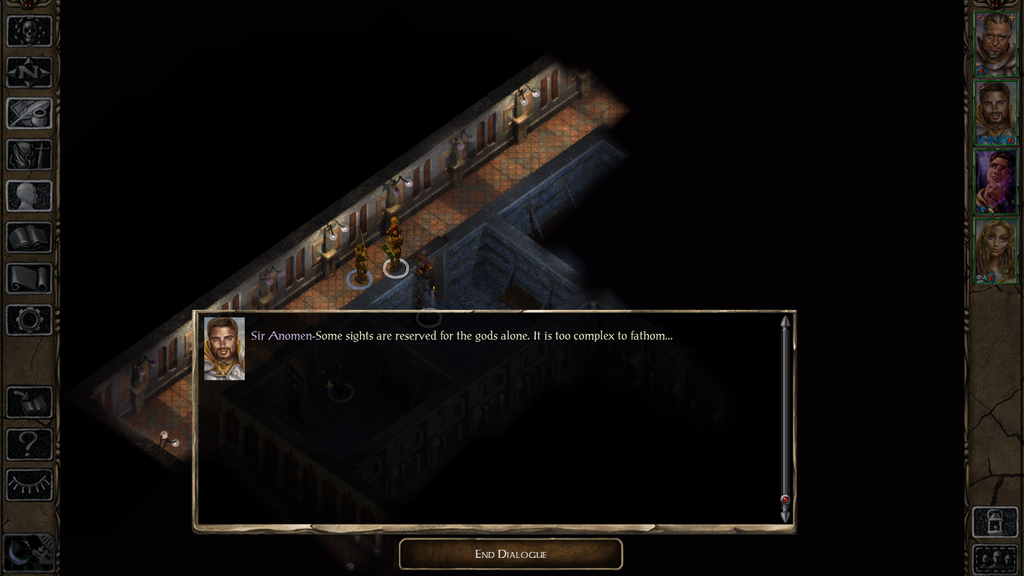Click the padlock icon in right sidebar
Image resolution: width=1024 pixels, height=576 pixels.
(x=995, y=521)
